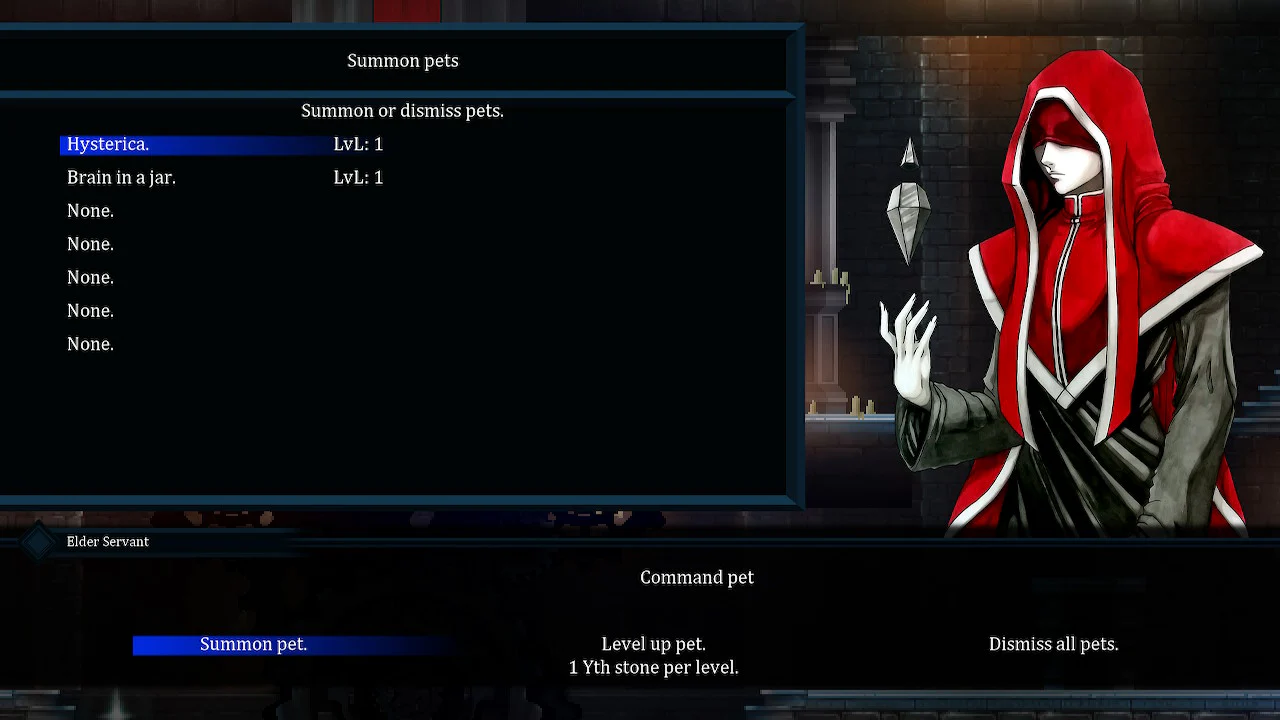Select the second None slot
Viewport: 1280px width, 720px height.
[x=90, y=244]
